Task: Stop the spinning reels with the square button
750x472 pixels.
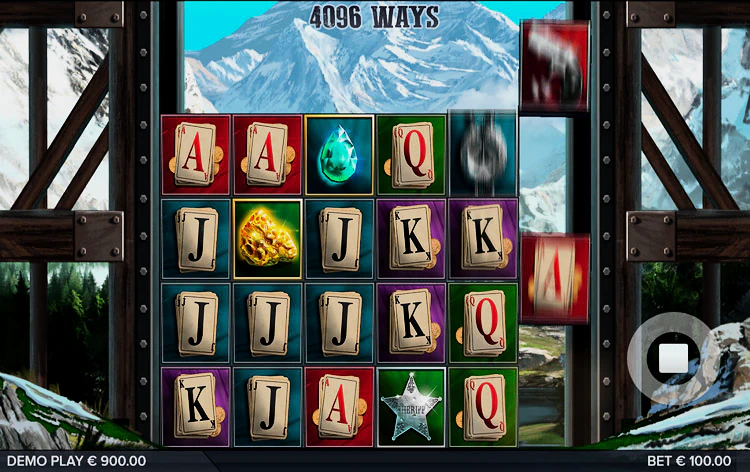Action: 672,358
